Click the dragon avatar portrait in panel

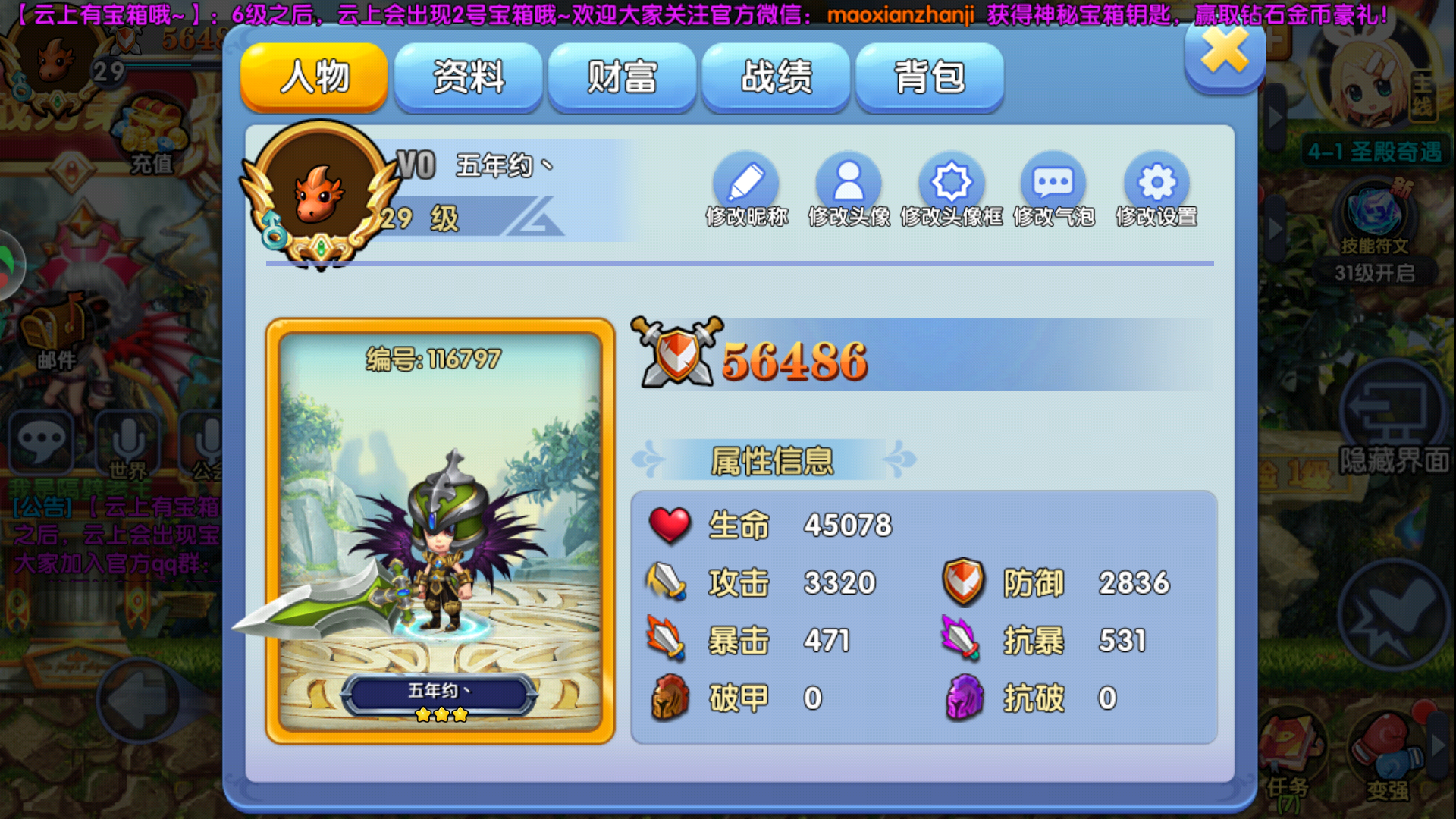319,194
